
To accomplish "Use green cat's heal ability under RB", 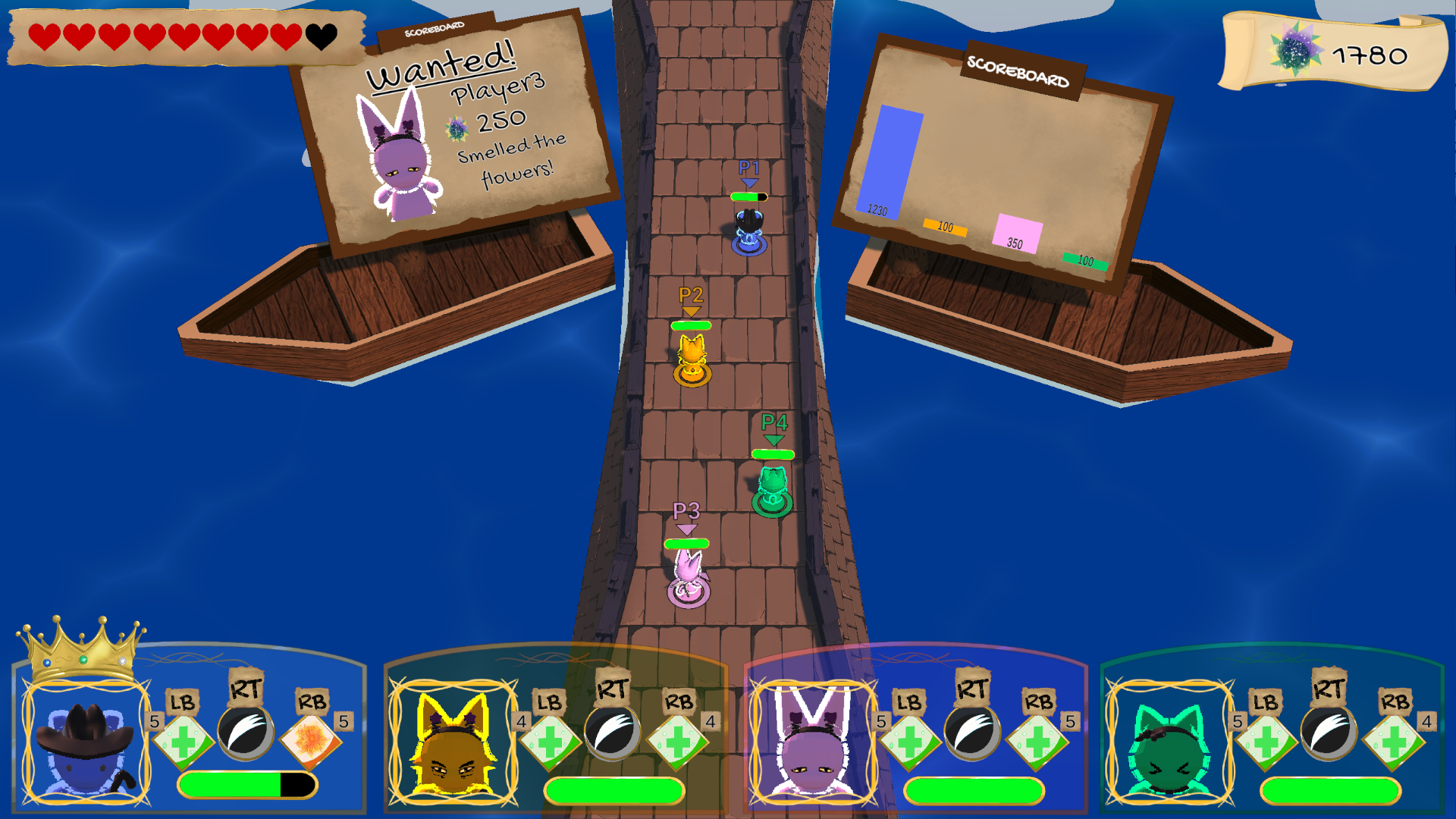I will coord(1394,740).
